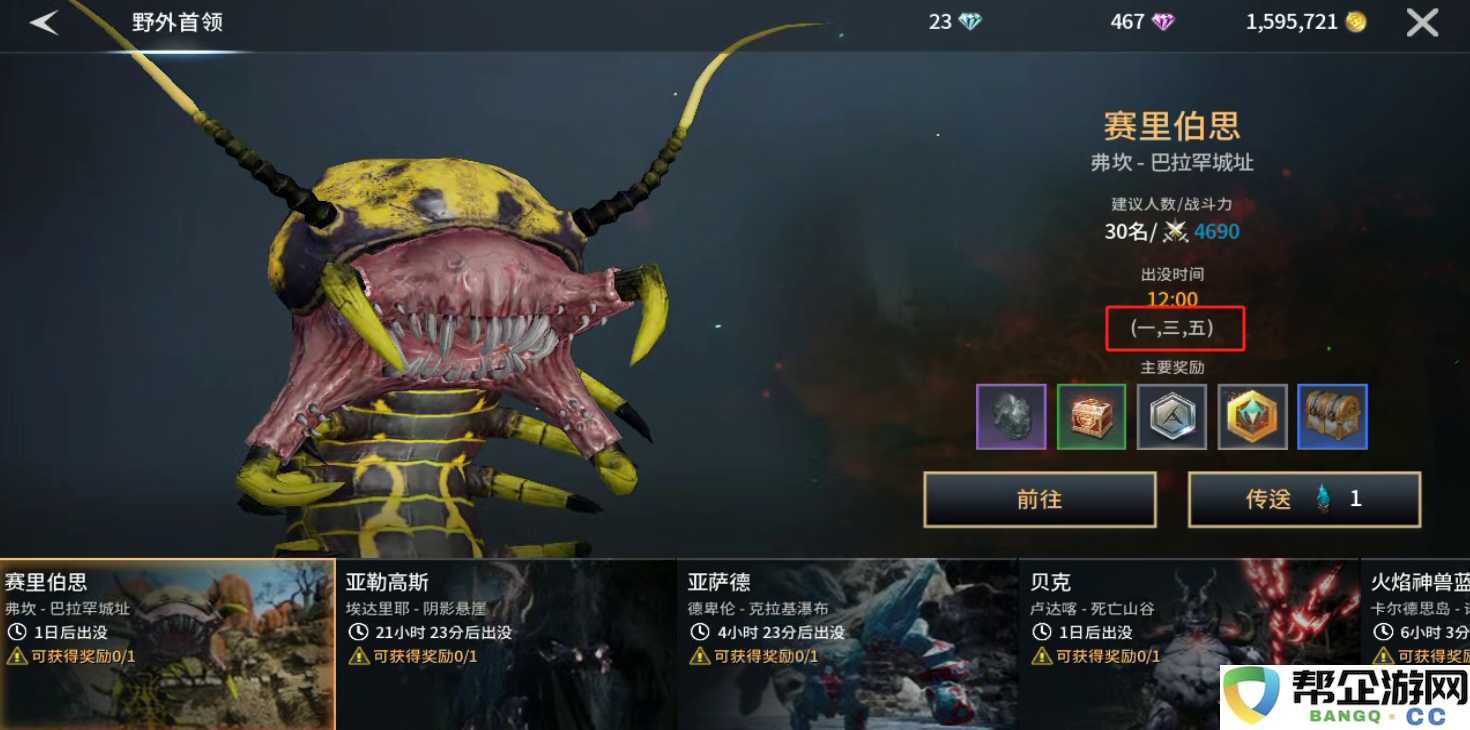
Task: View the gold hexagon crystal reward
Action: 1252,416
